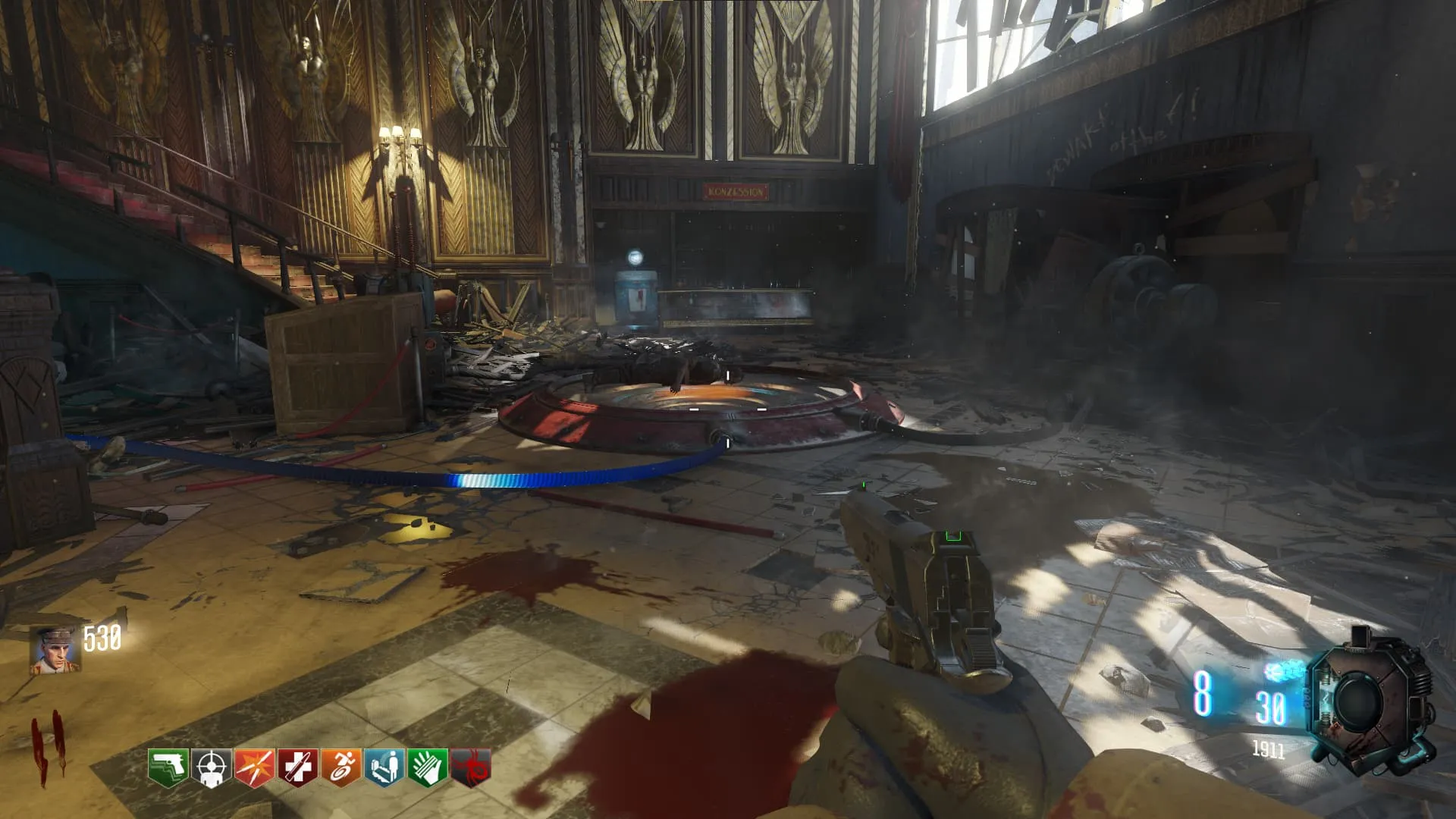Choose the Double Tap orange bullets perk
The width and height of the screenshot is (1456, 819).
pos(254,767)
